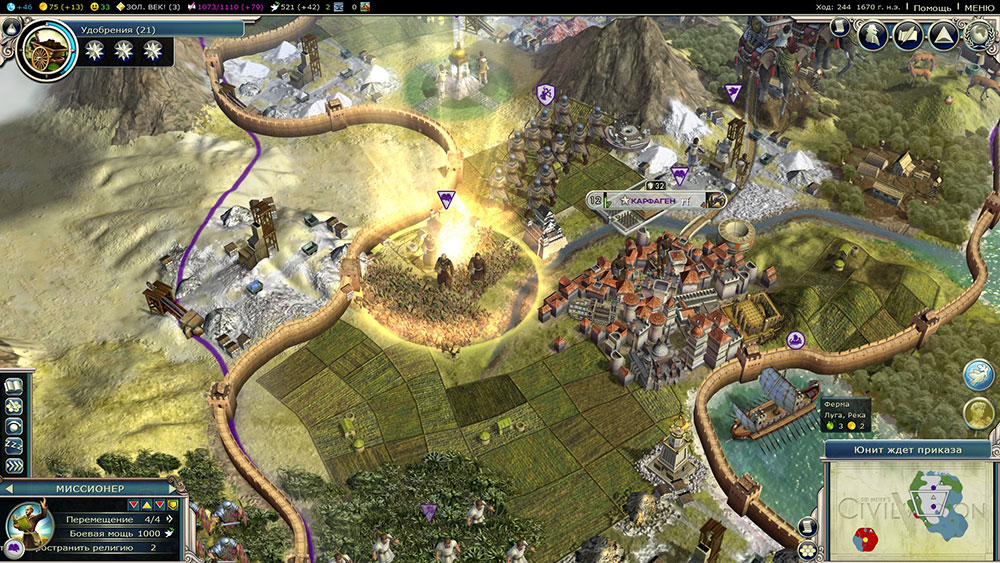Open the Помощь help link
Image resolution: width=1000 pixels, height=563 pixels.
click(x=931, y=7)
